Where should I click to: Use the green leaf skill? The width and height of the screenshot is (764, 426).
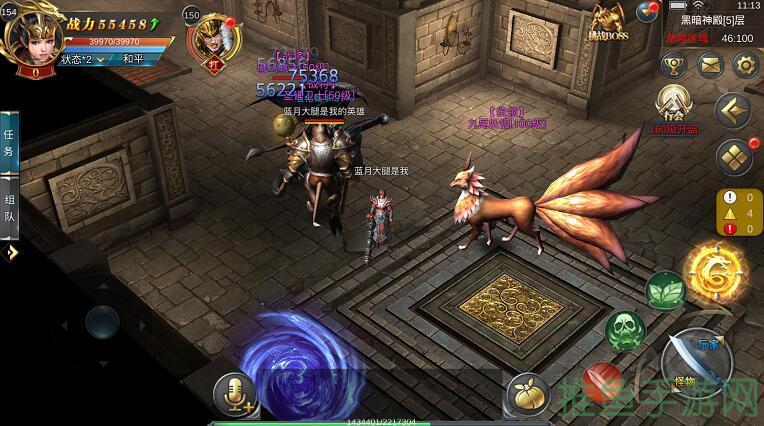[665, 291]
